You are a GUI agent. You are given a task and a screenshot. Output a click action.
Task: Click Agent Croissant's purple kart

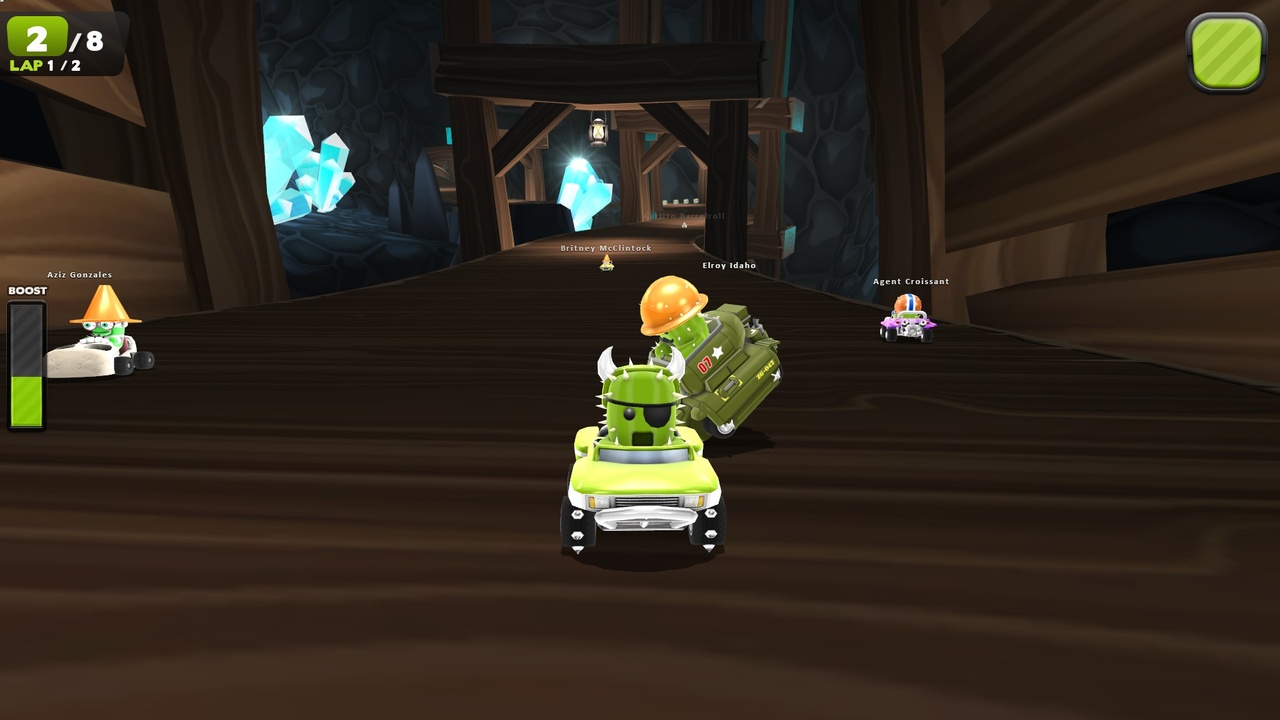(908, 322)
